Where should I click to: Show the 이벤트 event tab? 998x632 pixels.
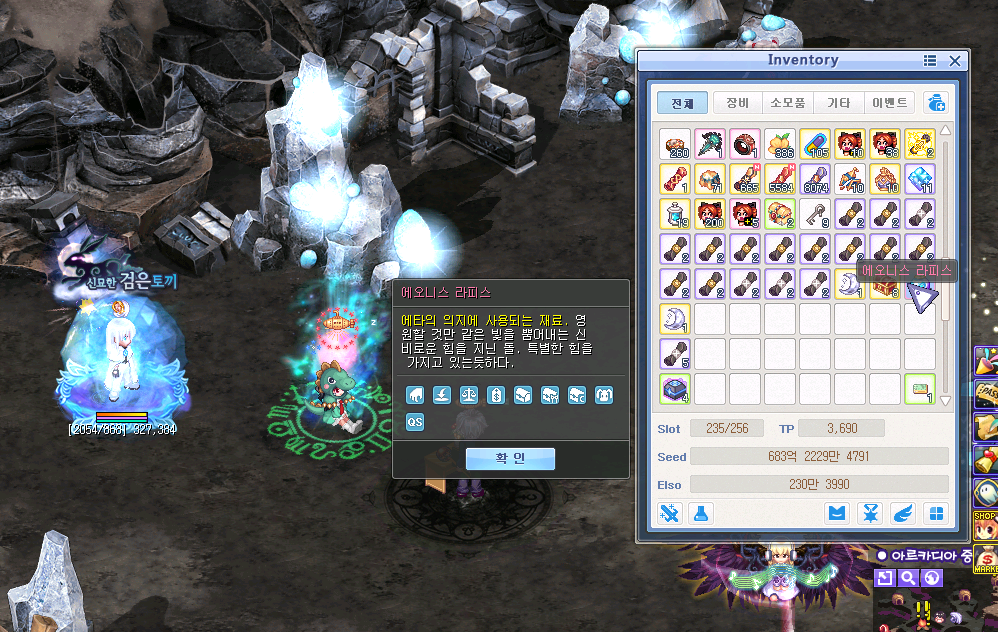click(890, 103)
